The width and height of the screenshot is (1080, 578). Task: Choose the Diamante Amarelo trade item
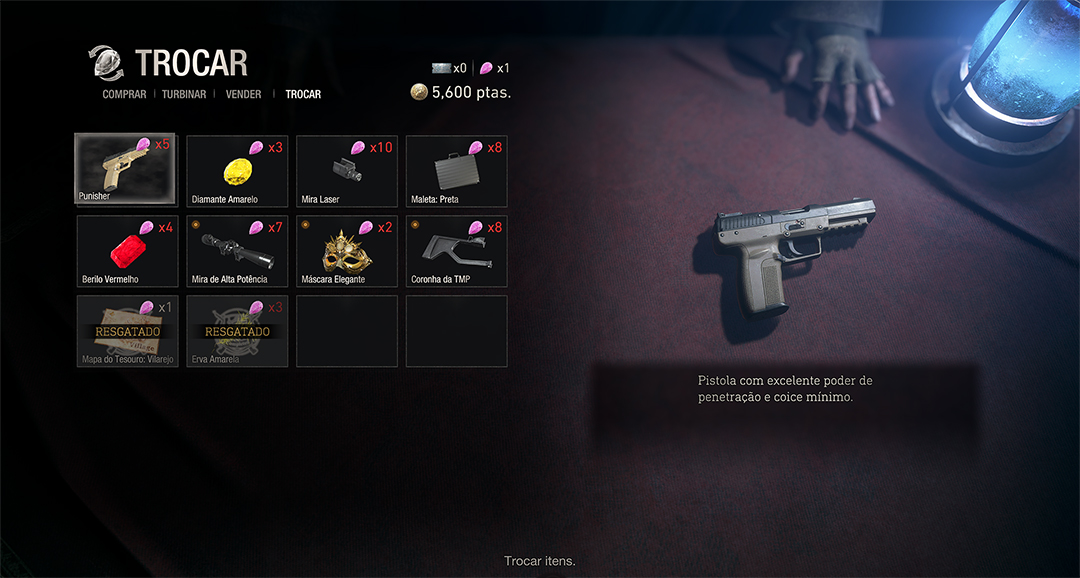[237, 171]
